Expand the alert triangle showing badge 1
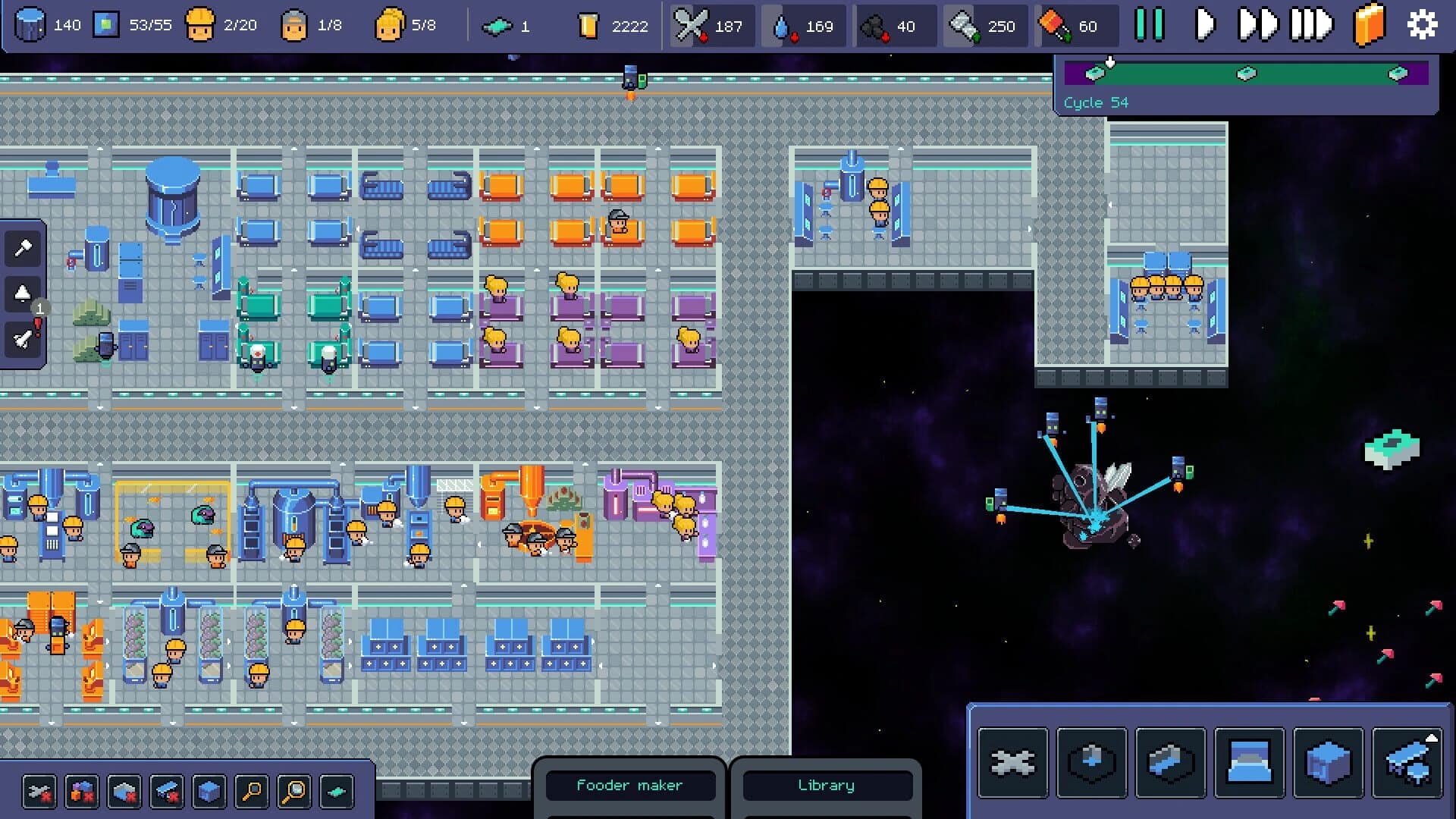Viewport: 1456px width, 819px height. coord(21,293)
